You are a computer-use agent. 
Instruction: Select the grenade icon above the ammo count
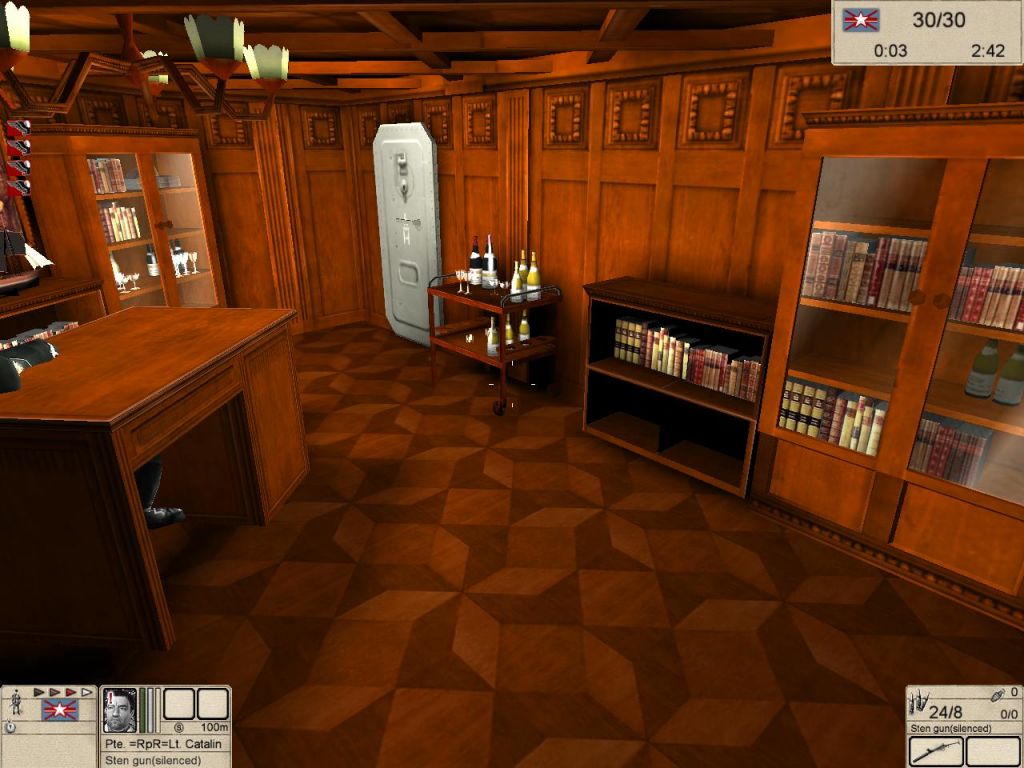coord(997,693)
